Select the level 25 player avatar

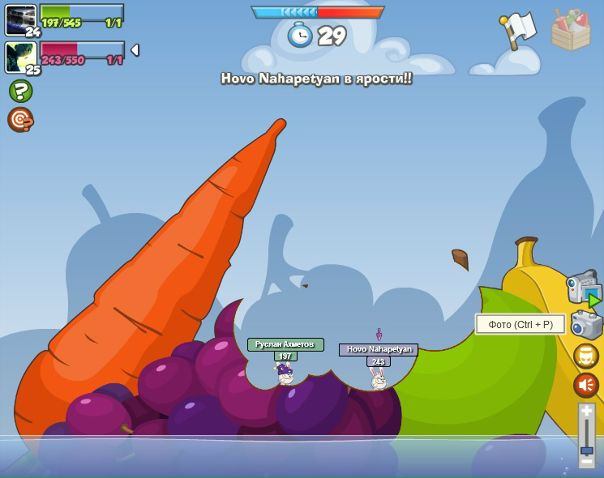click(x=20, y=56)
